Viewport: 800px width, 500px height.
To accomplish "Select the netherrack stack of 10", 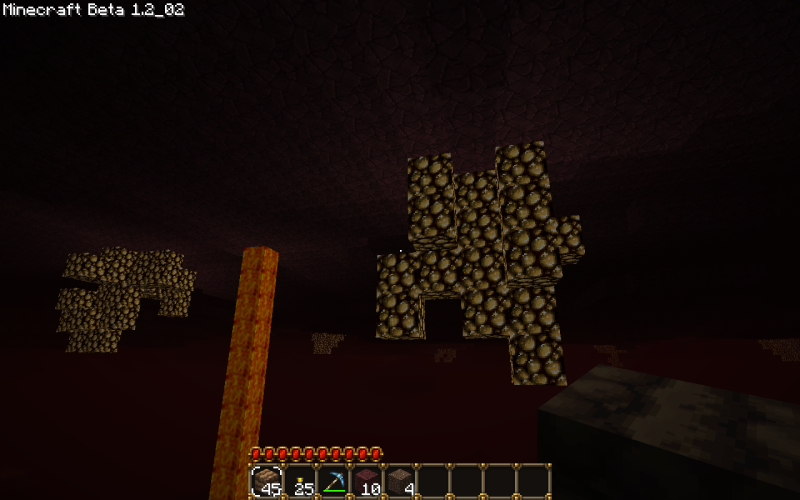I will pyautogui.click(x=367, y=481).
